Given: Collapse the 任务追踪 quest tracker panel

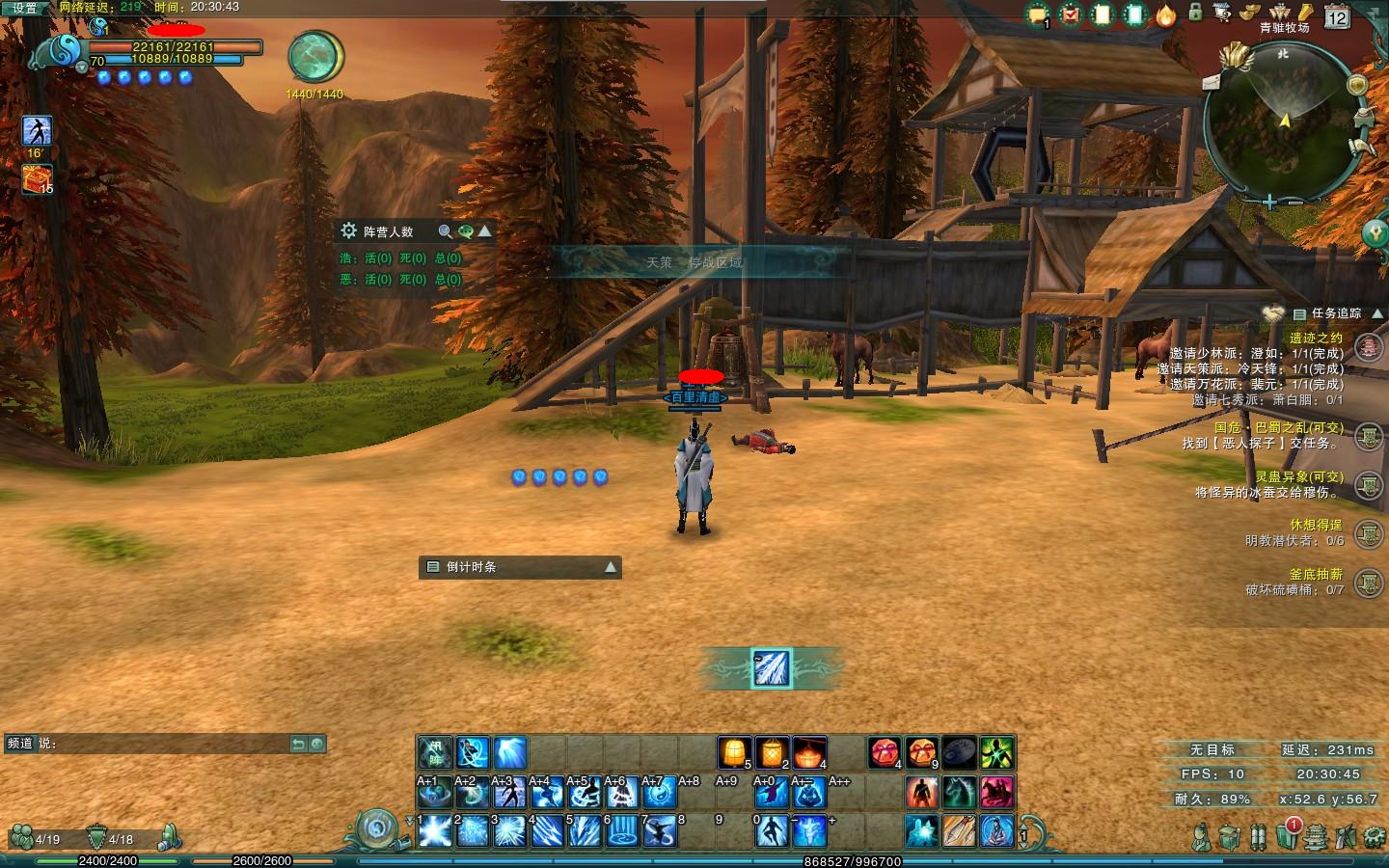Looking at the screenshot, I should [x=1376, y=313].
